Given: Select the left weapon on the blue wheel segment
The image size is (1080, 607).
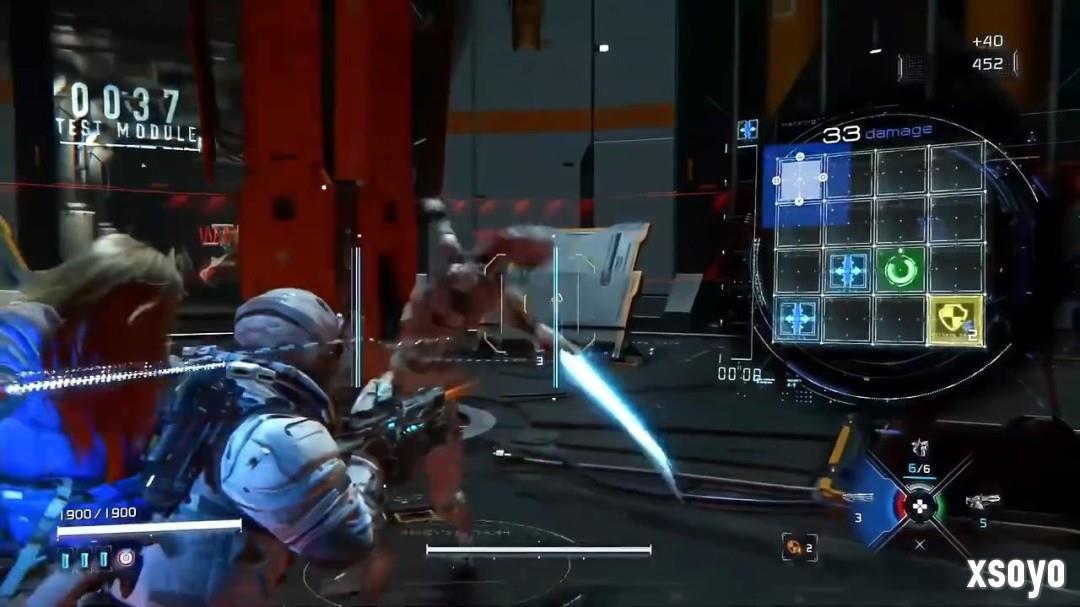Looking at the screenshot, I should [x=858, y=499].
